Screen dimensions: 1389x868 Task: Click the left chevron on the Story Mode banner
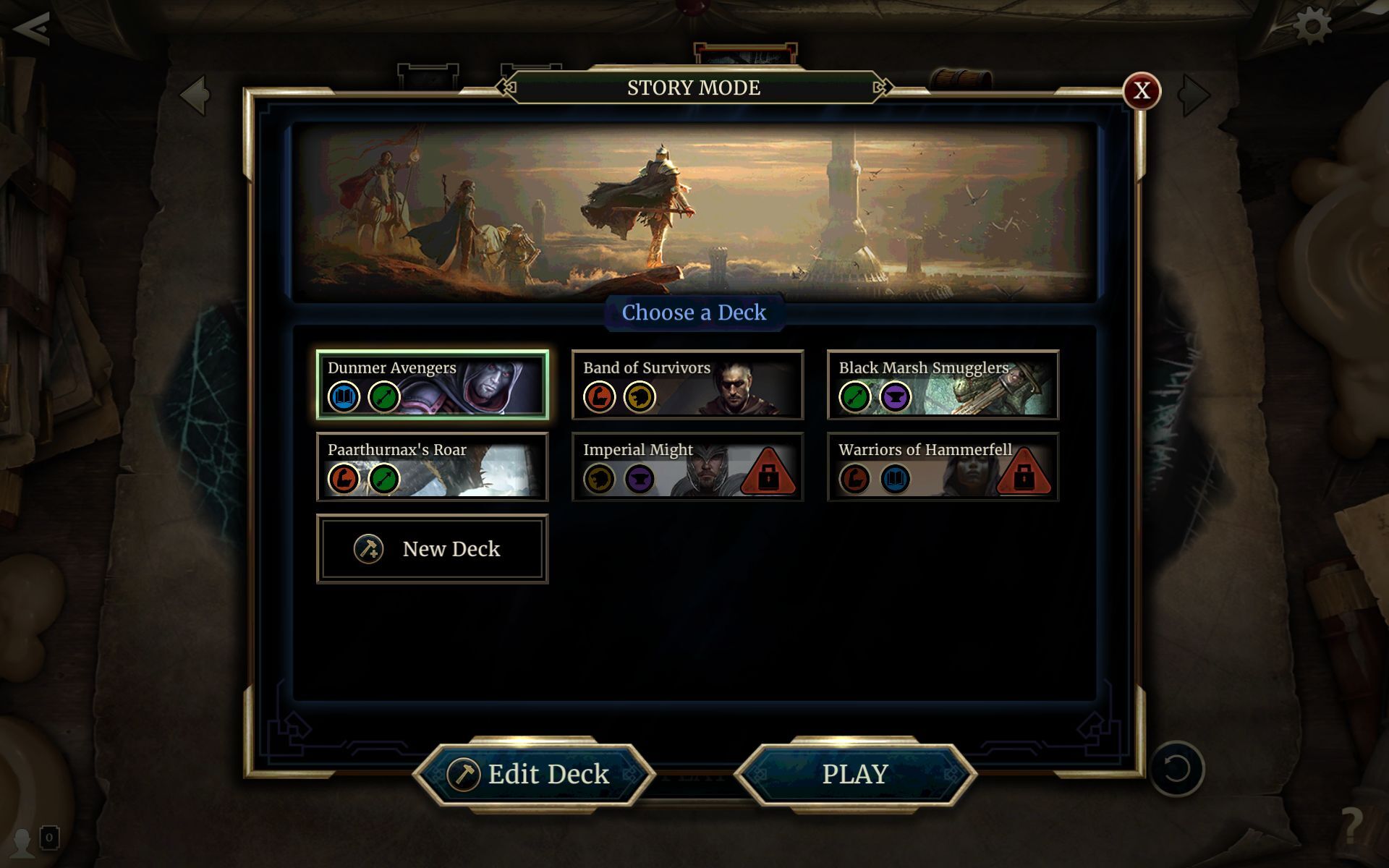coord(505,87)
